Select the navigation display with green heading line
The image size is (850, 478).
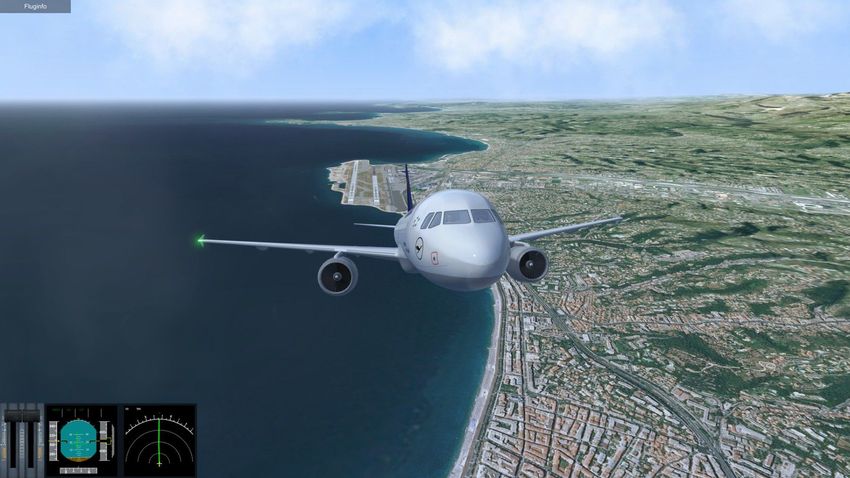pos(158,440)
